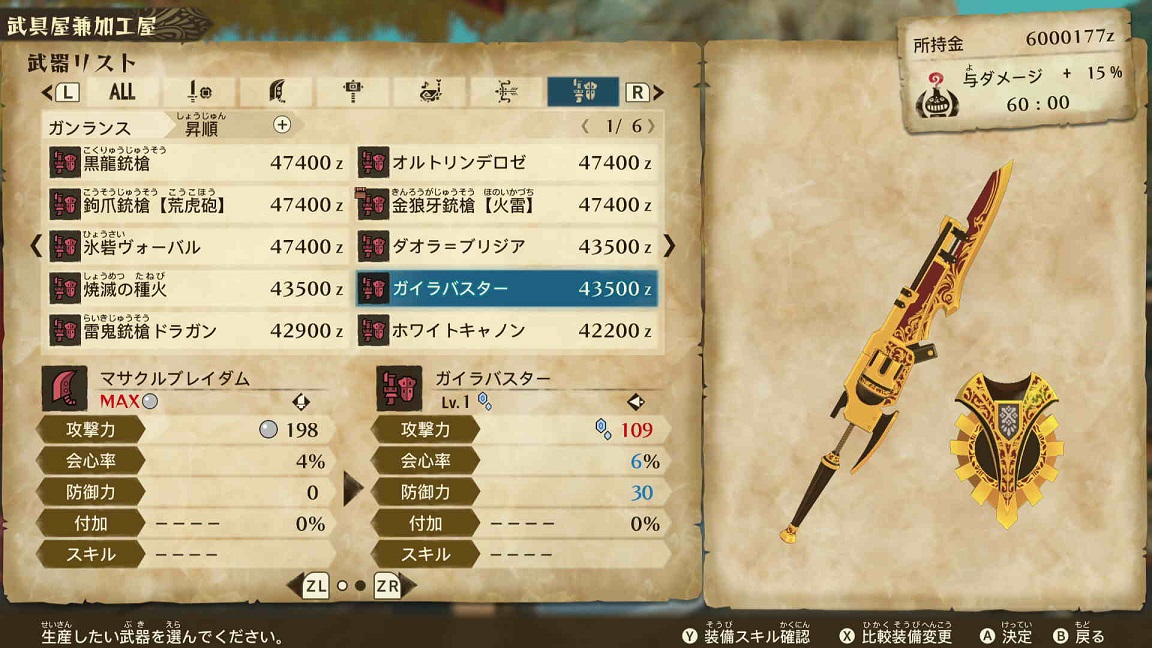Viewport: 1152px width, 648px height.
Task: Open the sword and shield weapon tab
Action: pyautogui.click(x=200, y=92)
